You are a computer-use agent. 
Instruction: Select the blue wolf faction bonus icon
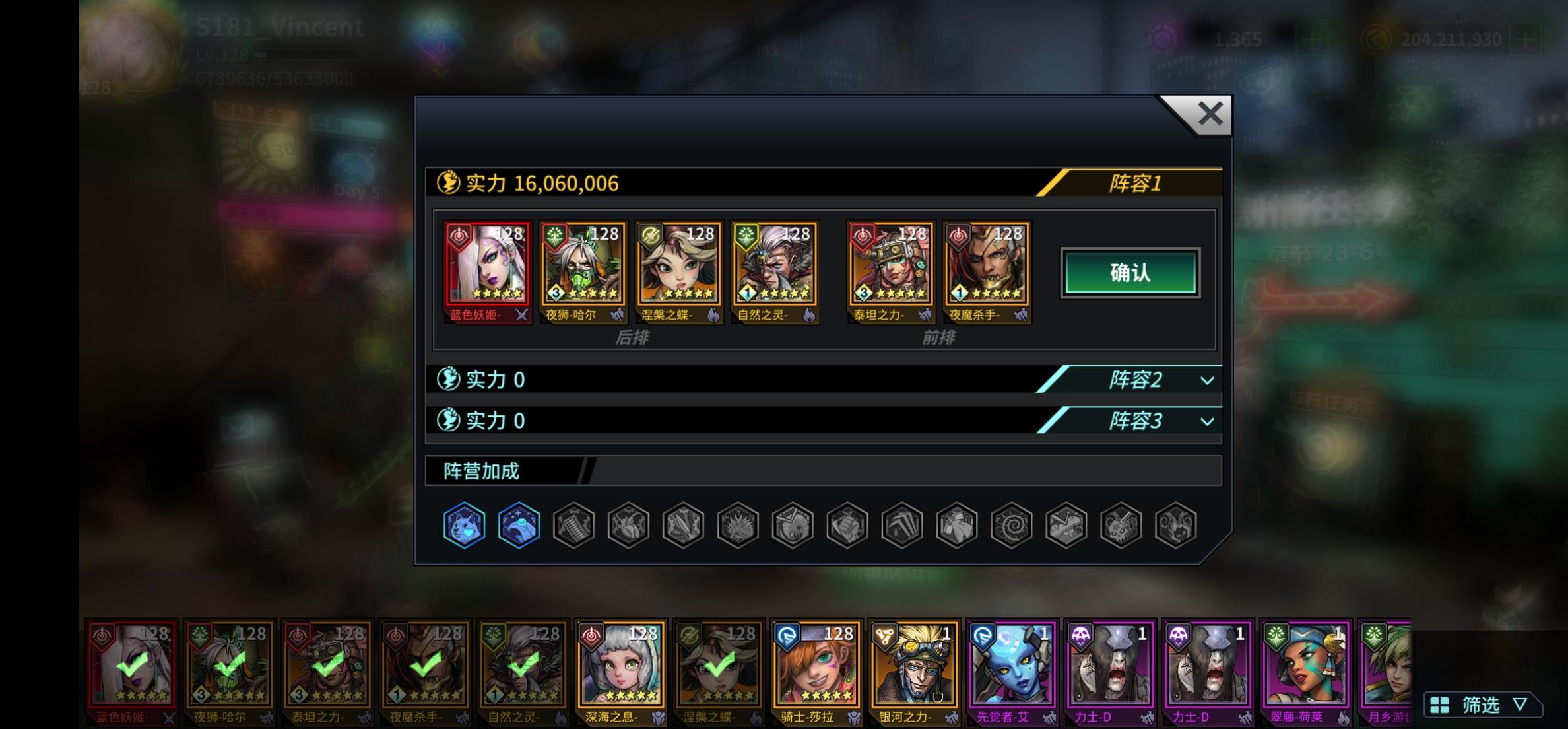point(464,524)
